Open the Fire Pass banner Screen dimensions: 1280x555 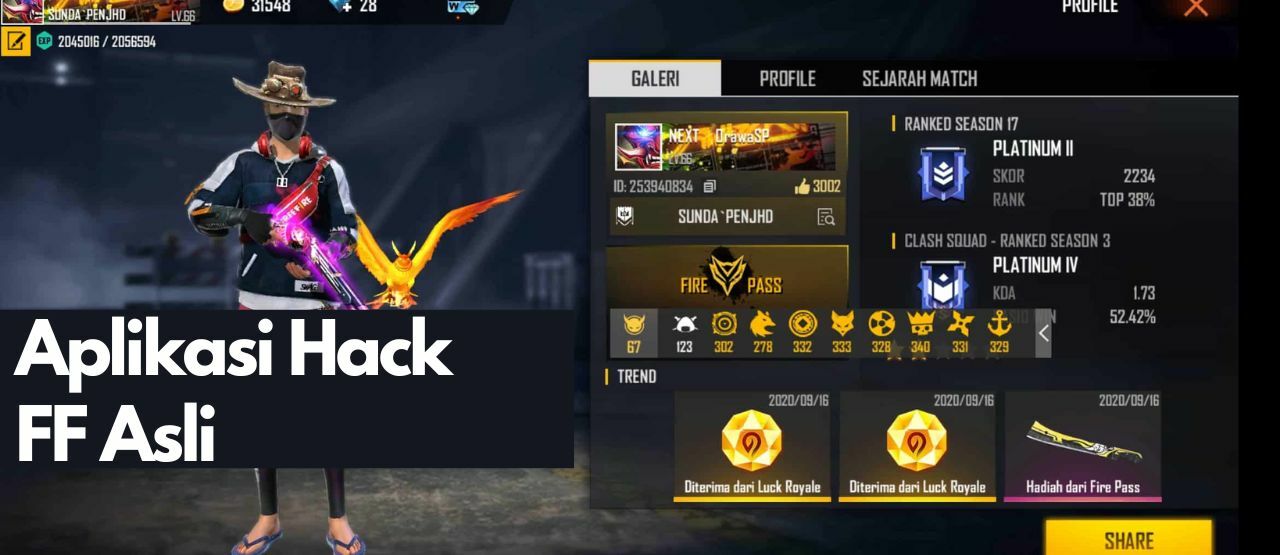(x=728, y=279)
